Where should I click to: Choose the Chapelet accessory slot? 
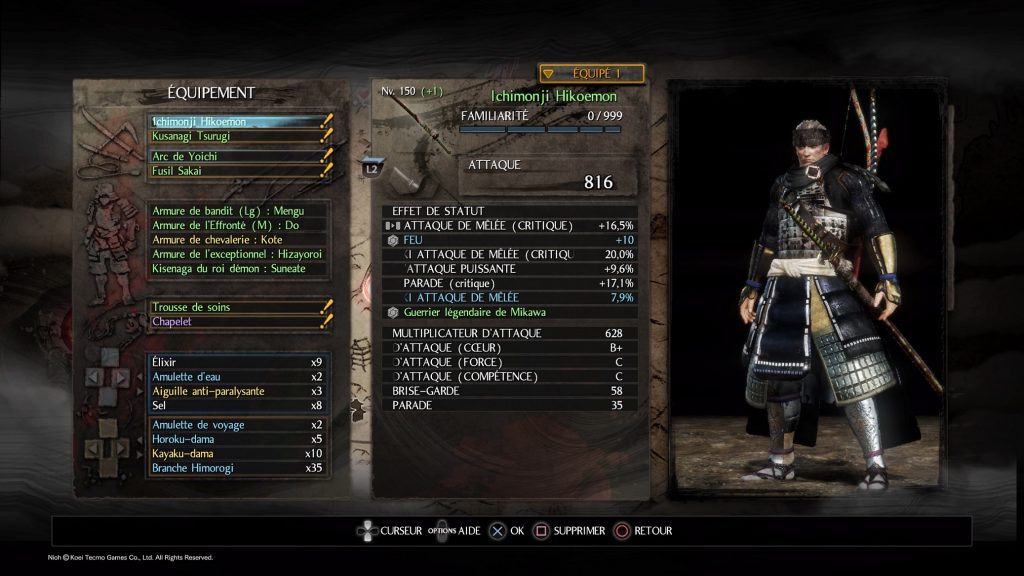click(x=236, y=322)
